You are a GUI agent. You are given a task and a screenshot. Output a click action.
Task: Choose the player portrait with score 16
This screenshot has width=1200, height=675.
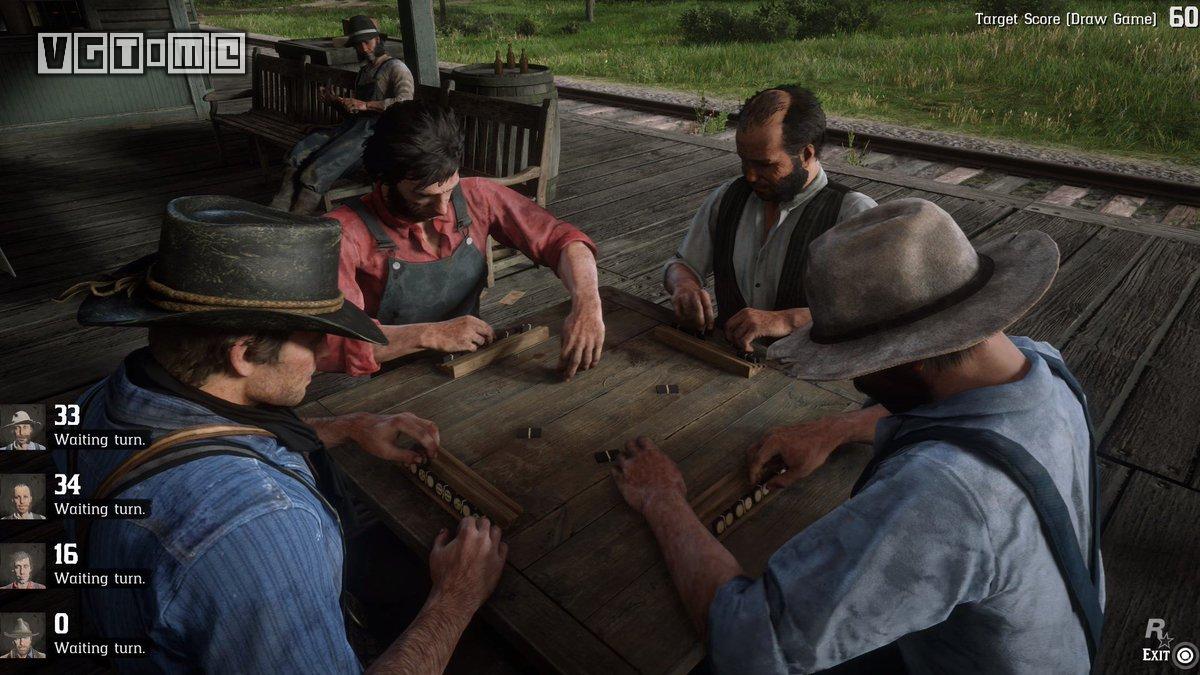tap(22, 566)
